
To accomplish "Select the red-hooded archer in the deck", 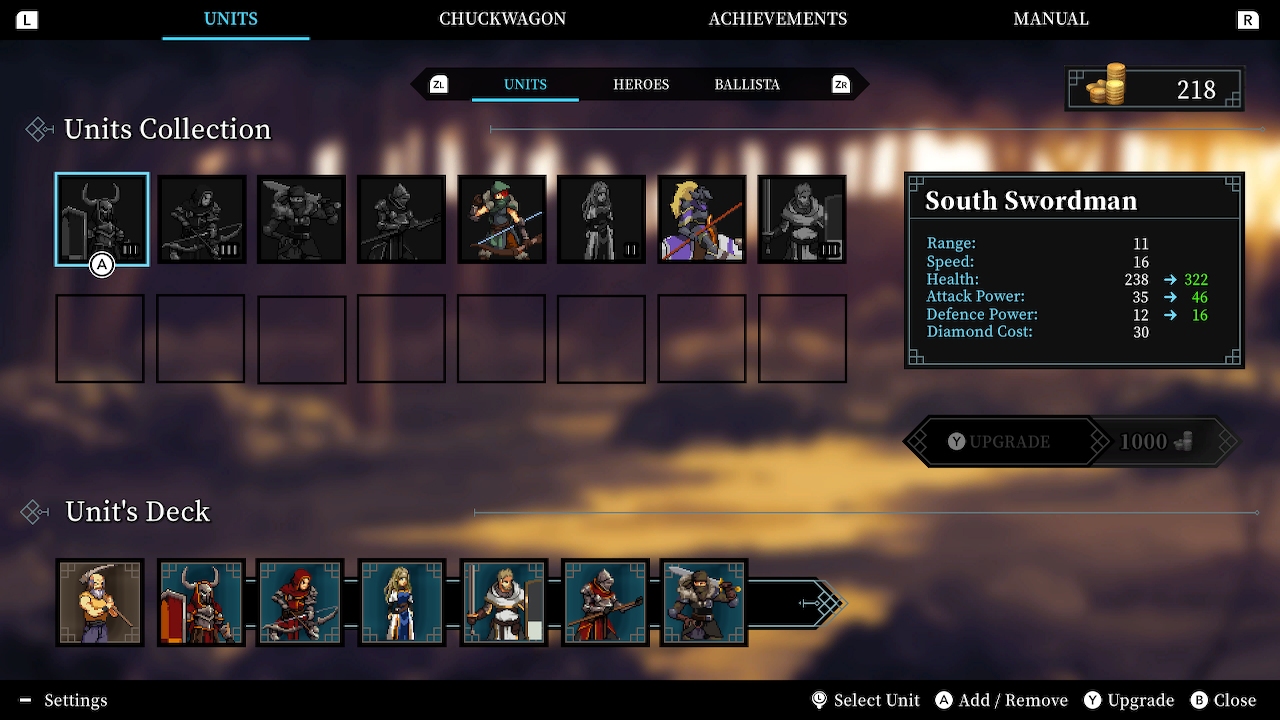I will [x=301, y=603].
